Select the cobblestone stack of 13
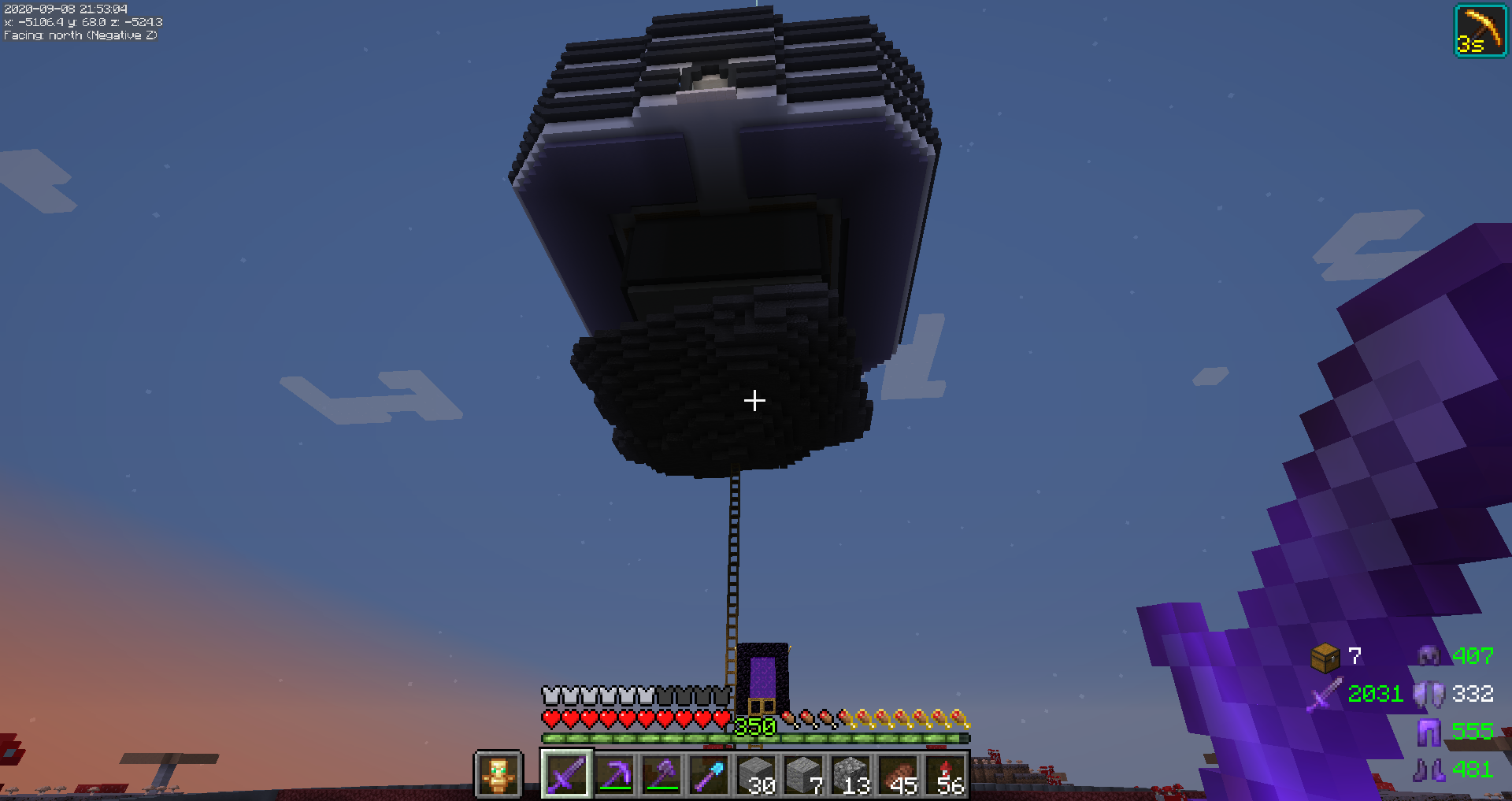Viewport: 1512px width, 801px height. tap(851, 774)
